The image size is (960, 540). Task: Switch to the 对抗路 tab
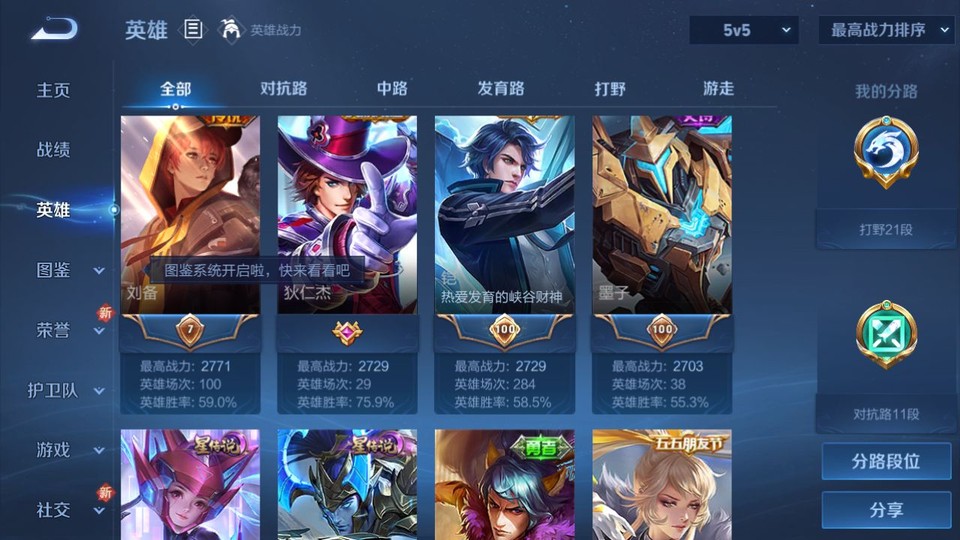[x=283, y=89]
